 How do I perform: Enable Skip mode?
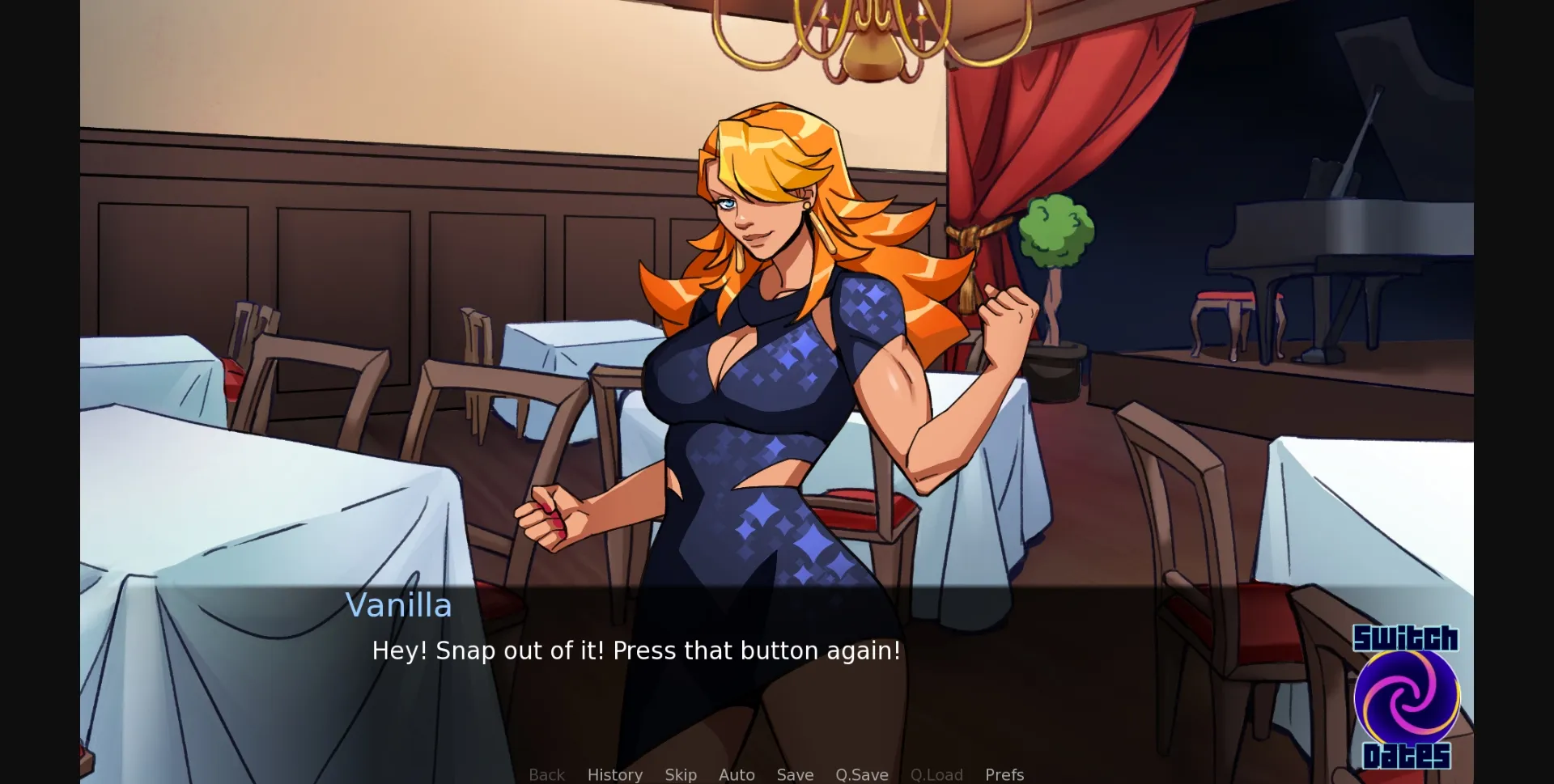(681, 774)
